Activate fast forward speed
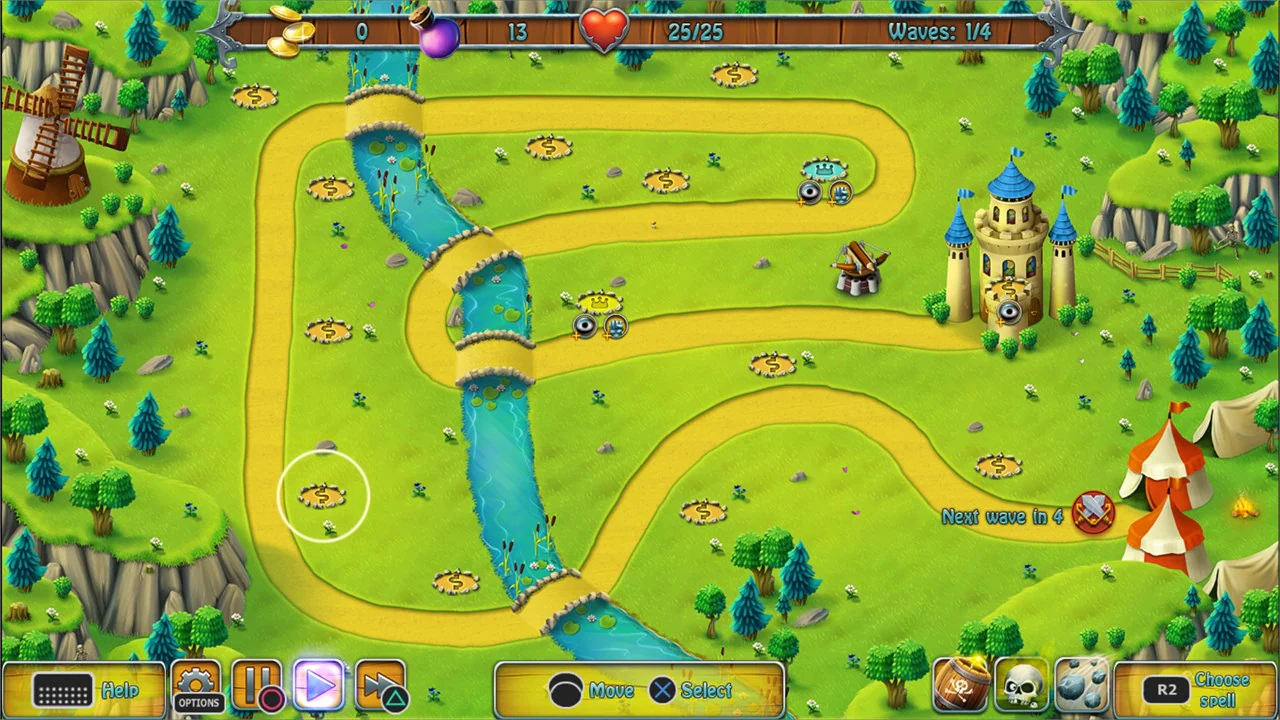 [379, 686]
